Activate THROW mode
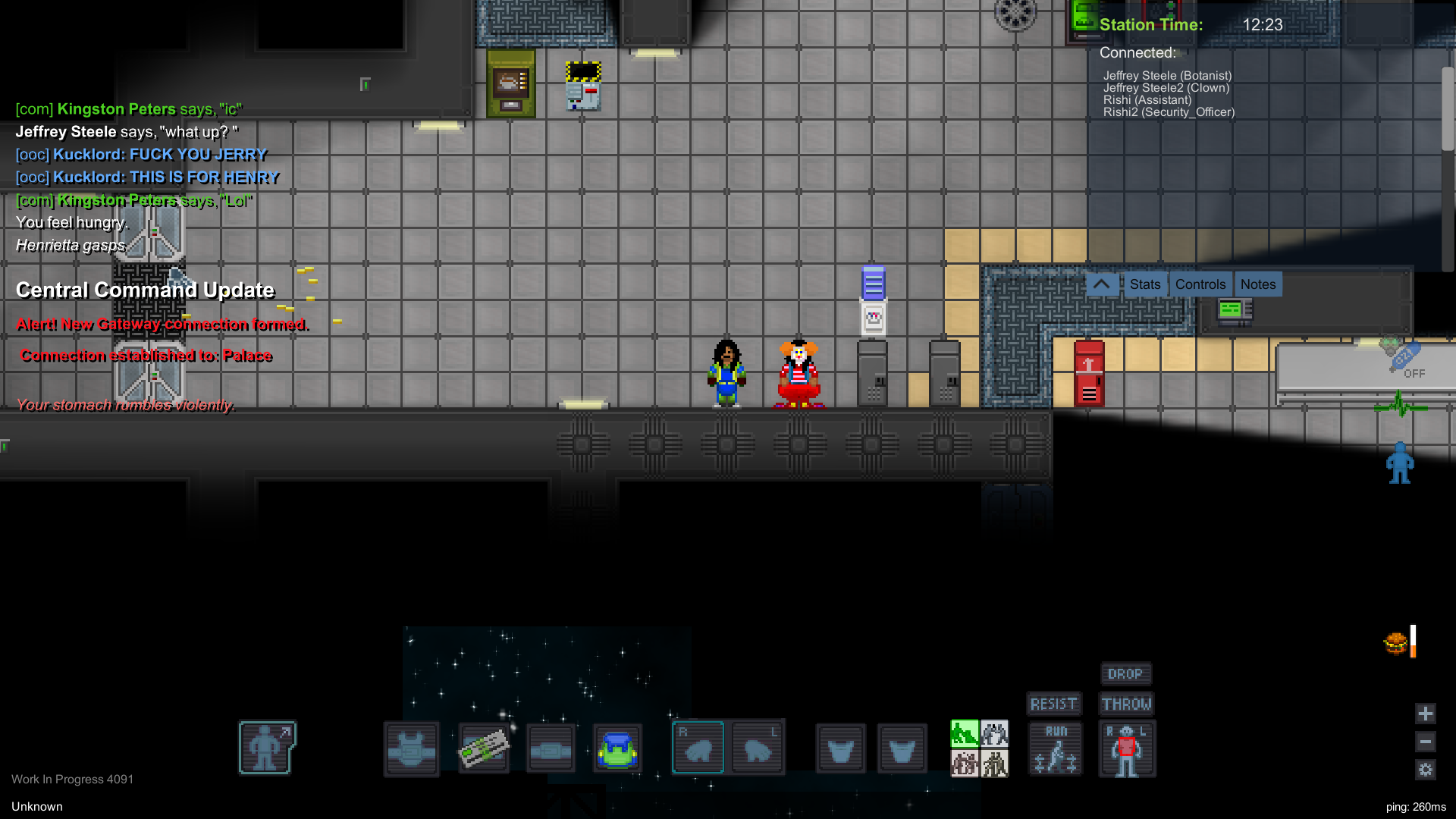The width and height of the screenshot is (1456, 819). pos(1126,704)
